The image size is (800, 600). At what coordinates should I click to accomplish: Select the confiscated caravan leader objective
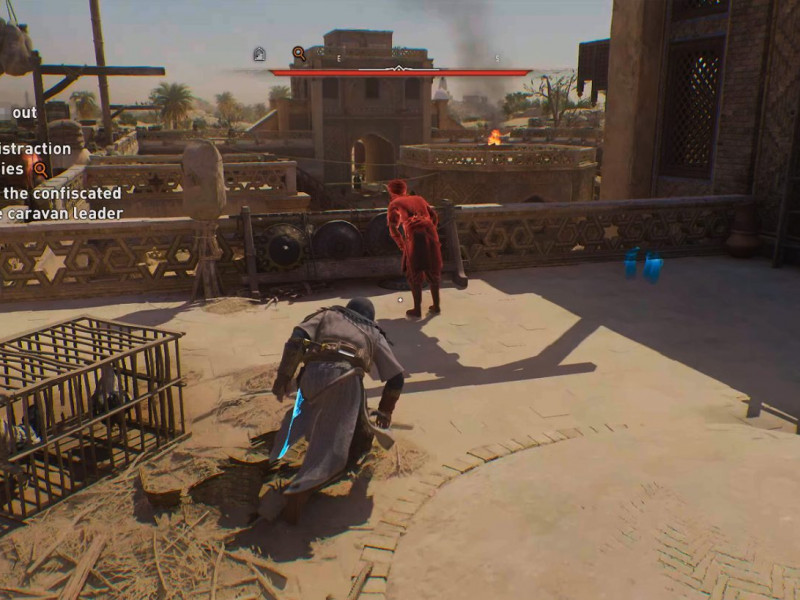tap(62, 203)
